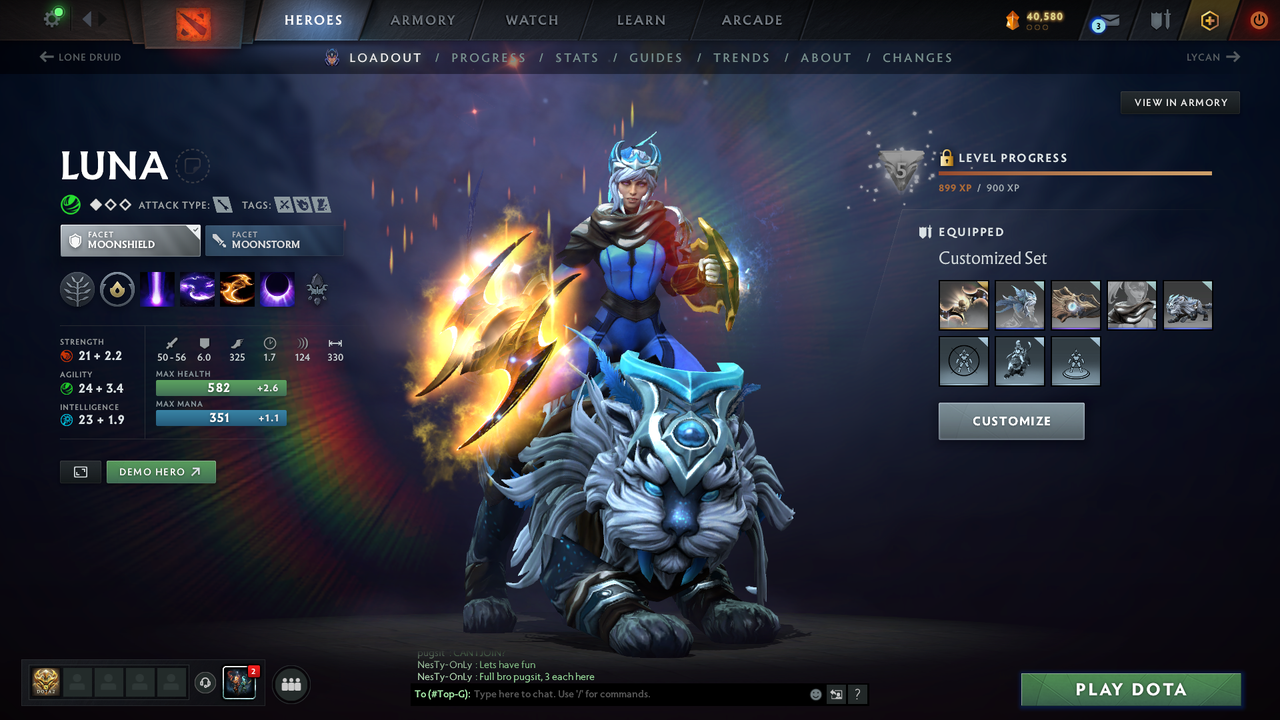Go back to Lone Druid hero page
Viewport: 1280px width, 720px height.
point(80,57)
